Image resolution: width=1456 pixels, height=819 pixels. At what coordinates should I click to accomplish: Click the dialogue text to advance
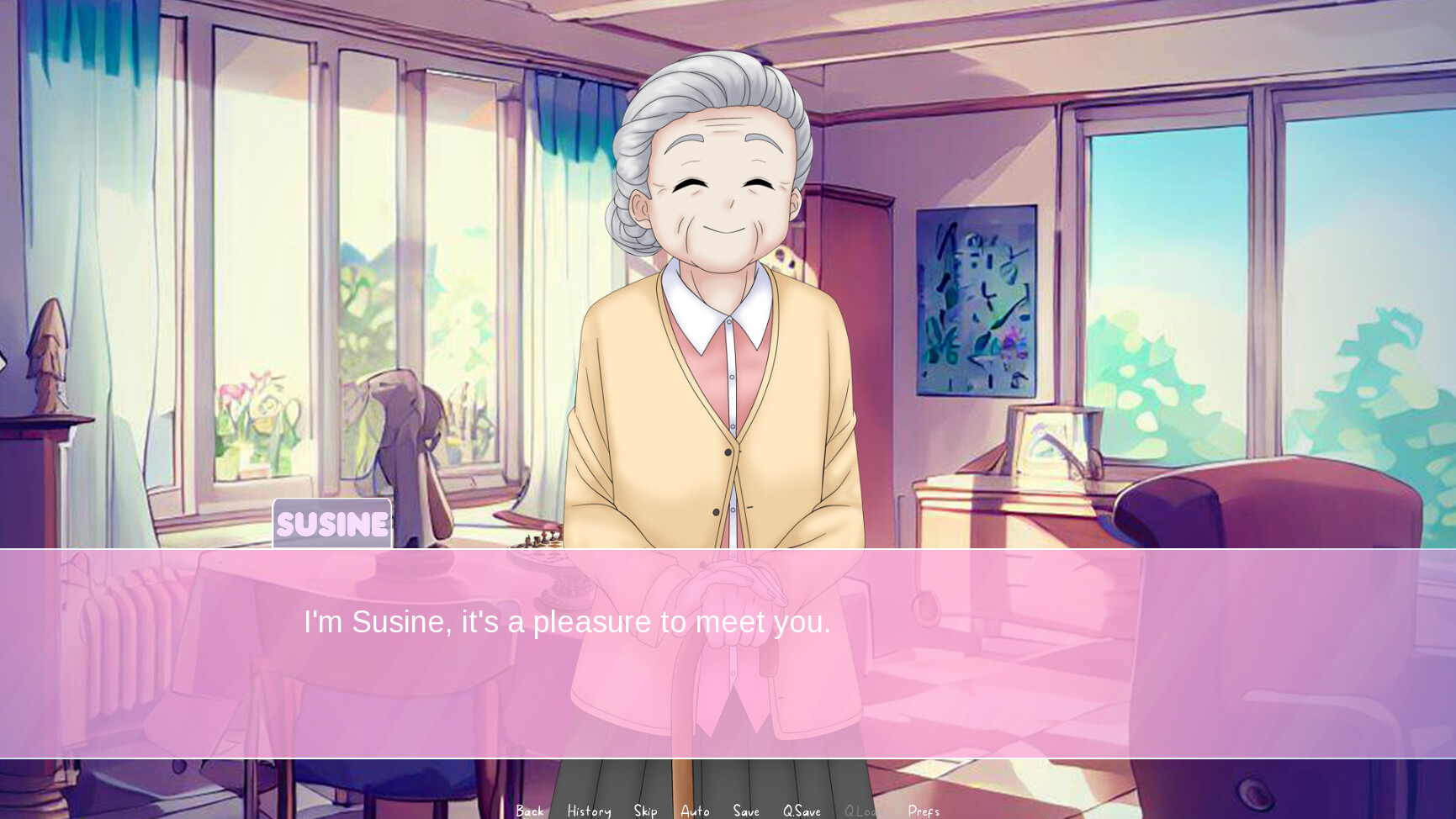[566, 622]
